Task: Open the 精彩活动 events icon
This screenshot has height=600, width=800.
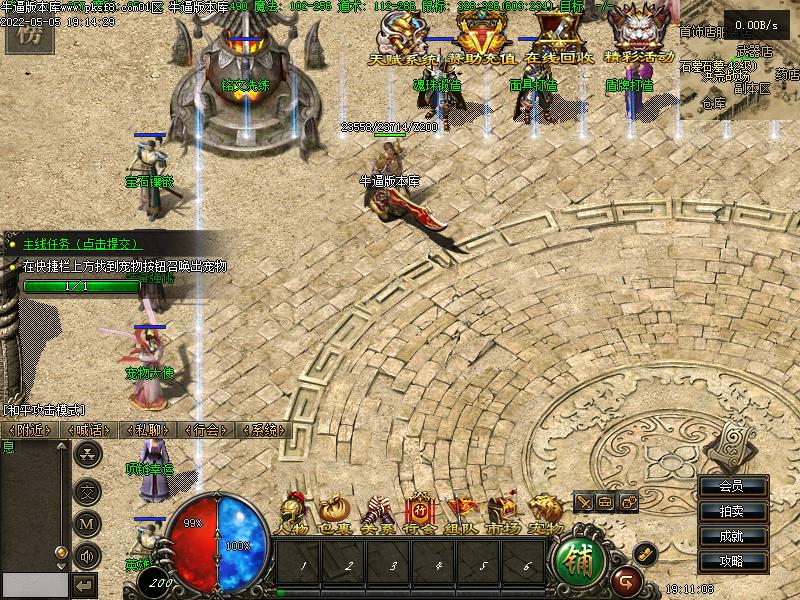Action: click(x=641, y=42)
